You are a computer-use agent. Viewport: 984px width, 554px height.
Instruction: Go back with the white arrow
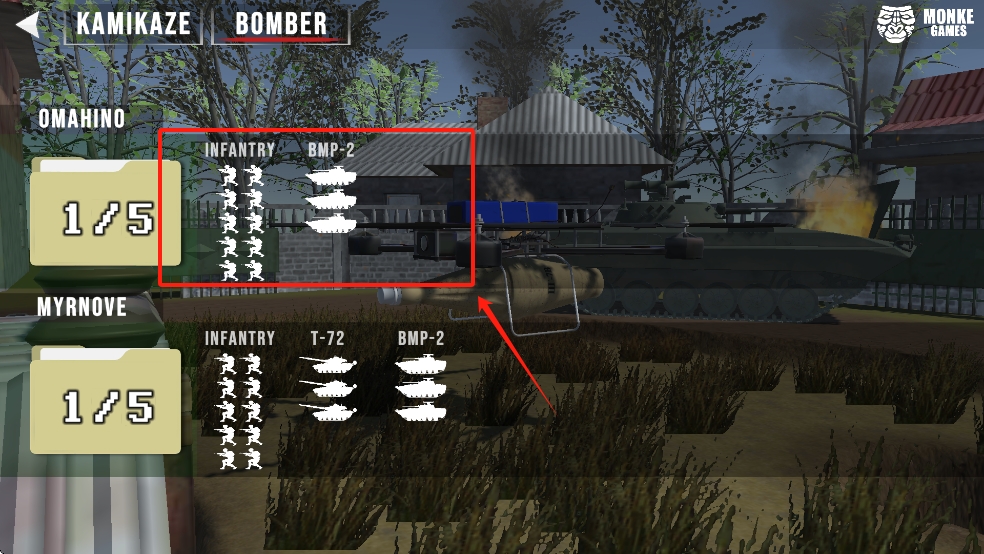(28, 23)
